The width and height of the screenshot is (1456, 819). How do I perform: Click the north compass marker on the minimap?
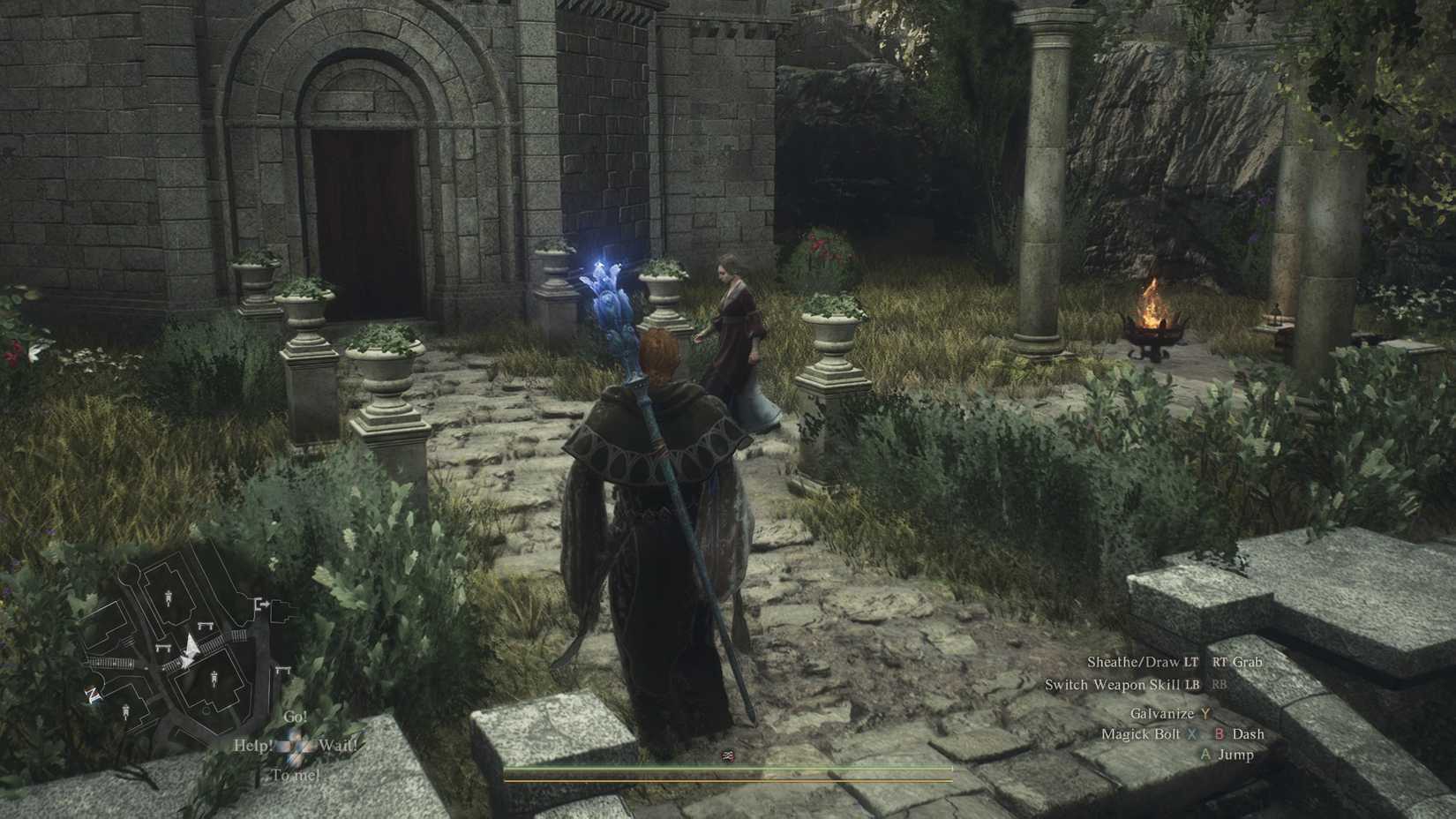pyautogui.click(x=92, y=694)
